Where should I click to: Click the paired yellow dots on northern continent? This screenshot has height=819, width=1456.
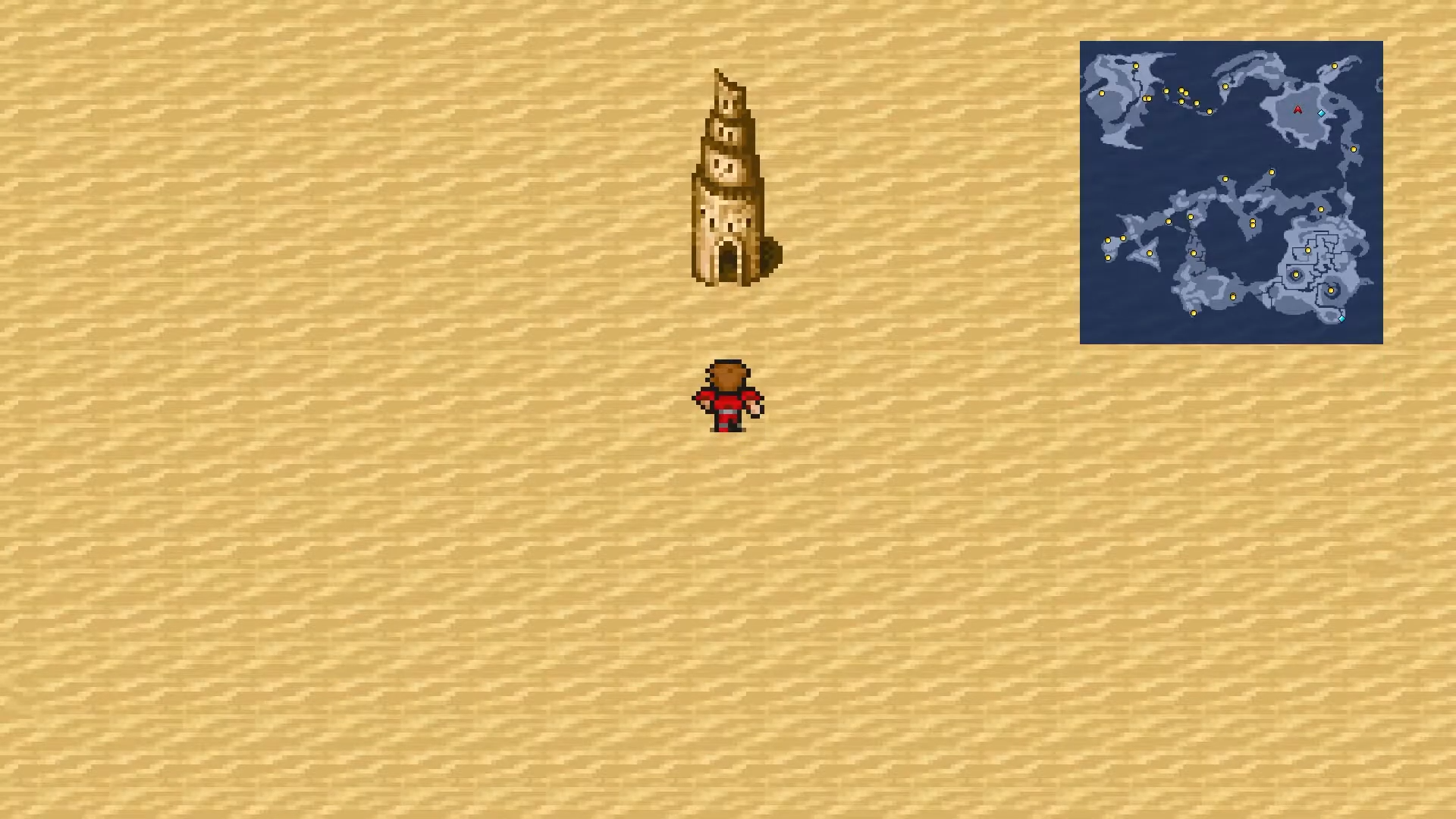[x=1146, y=99]
